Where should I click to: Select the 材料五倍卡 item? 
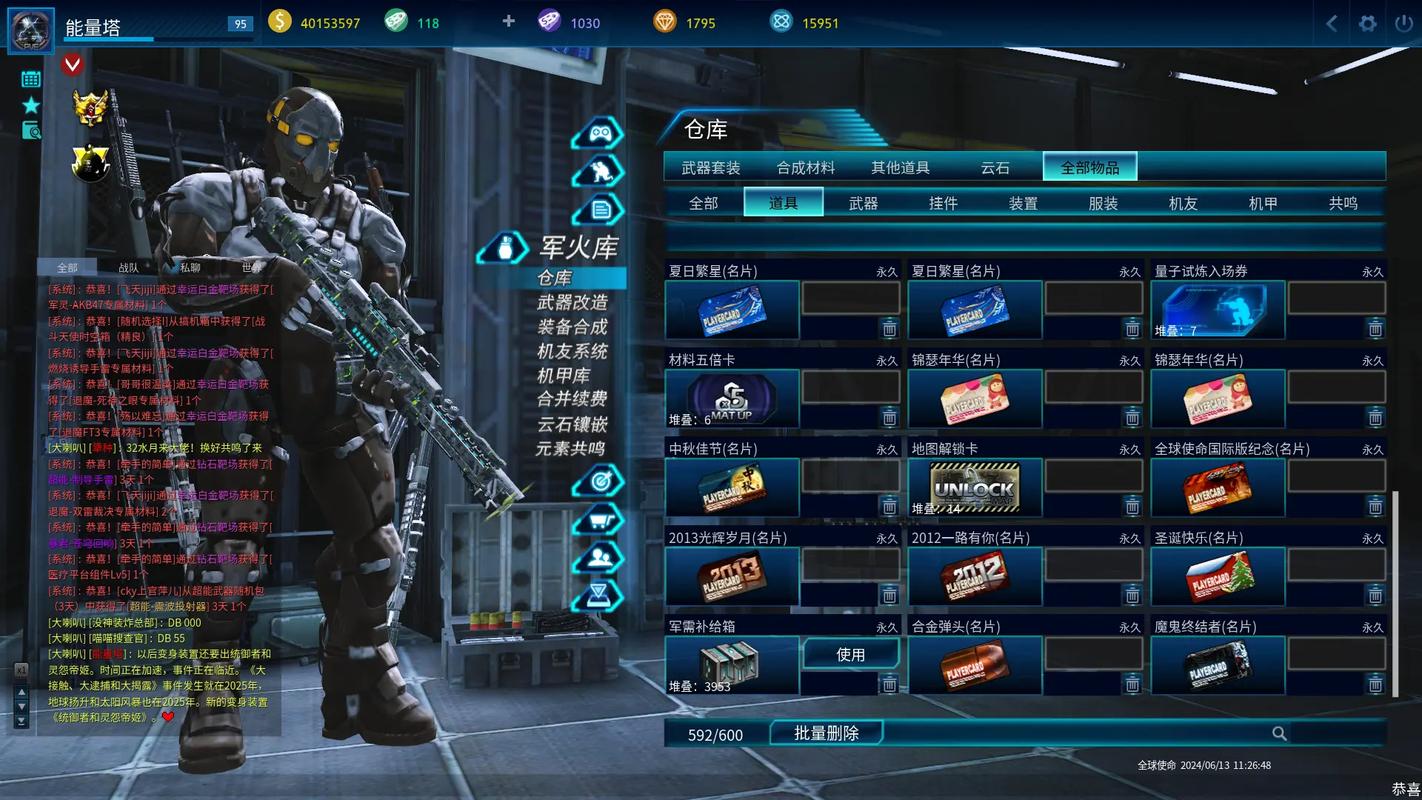click(731, 399)
